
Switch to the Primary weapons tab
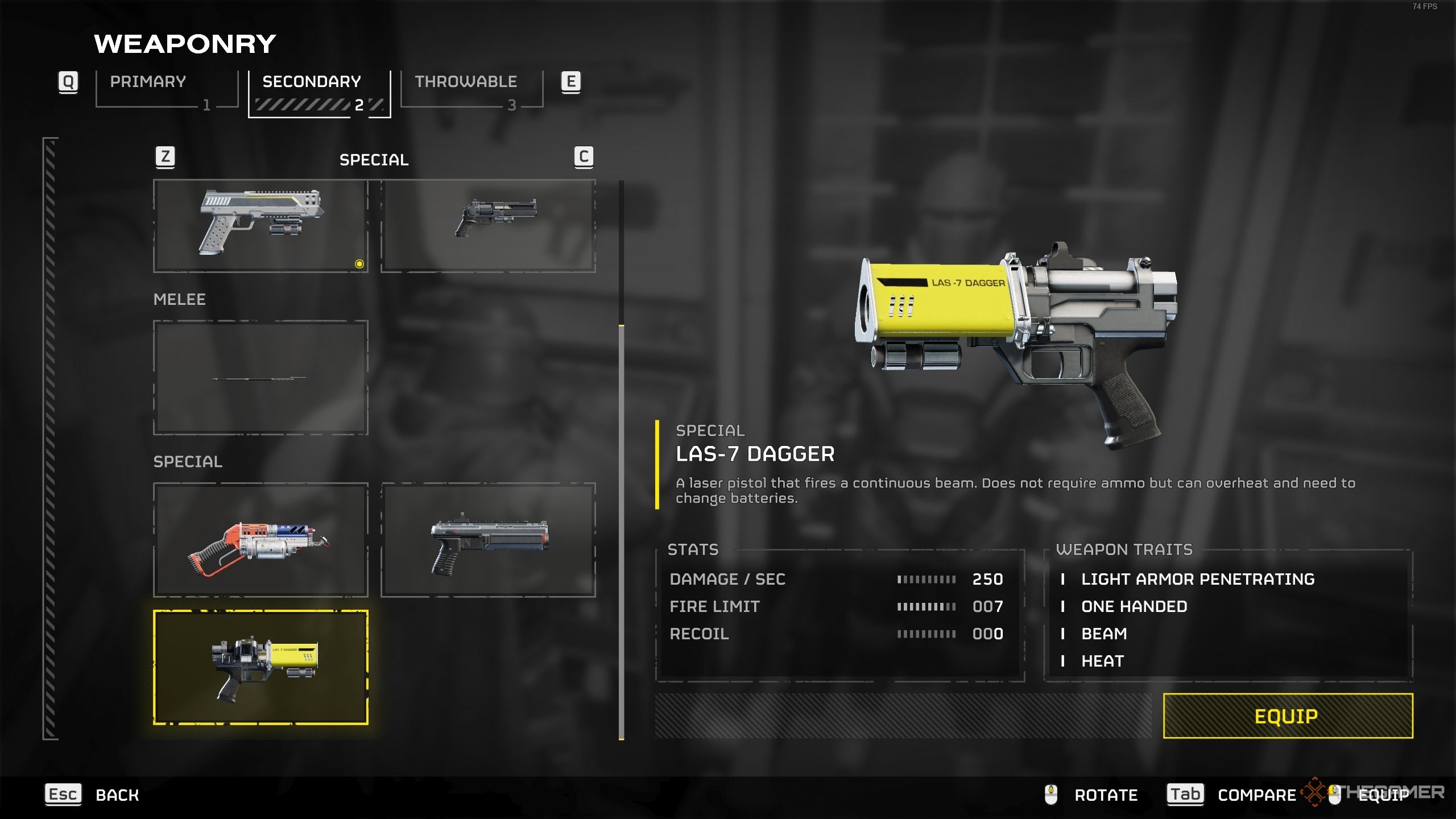tap(166, 89)
